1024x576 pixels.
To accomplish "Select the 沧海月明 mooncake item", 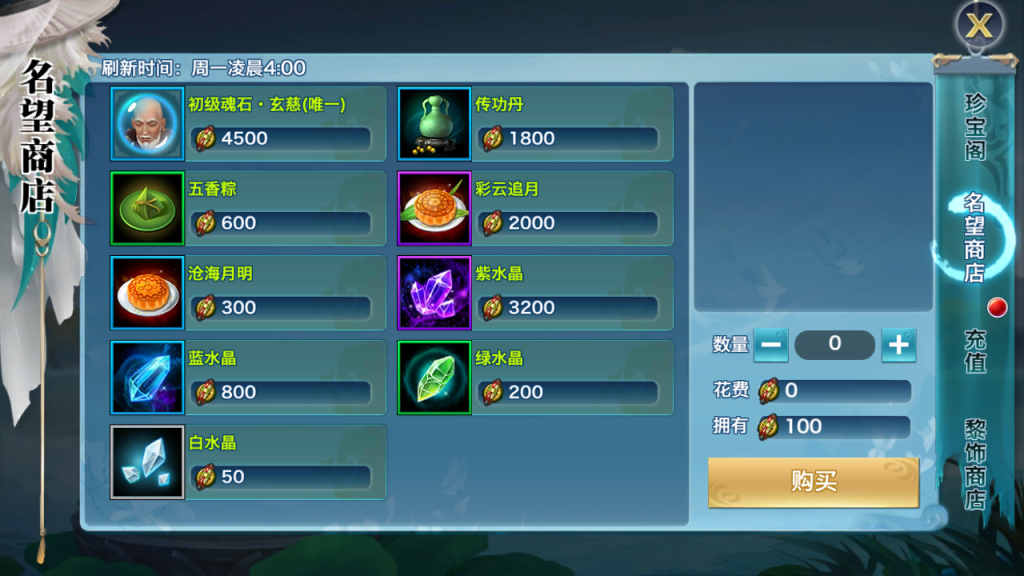I will pyautogui.click(x=148, y=293).
